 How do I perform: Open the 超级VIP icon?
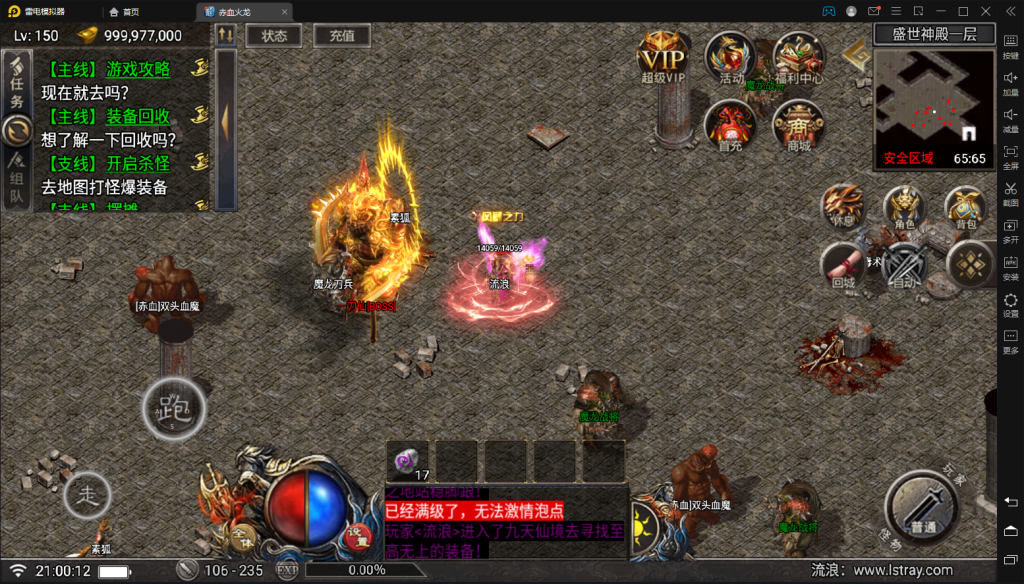pos(663,56)
